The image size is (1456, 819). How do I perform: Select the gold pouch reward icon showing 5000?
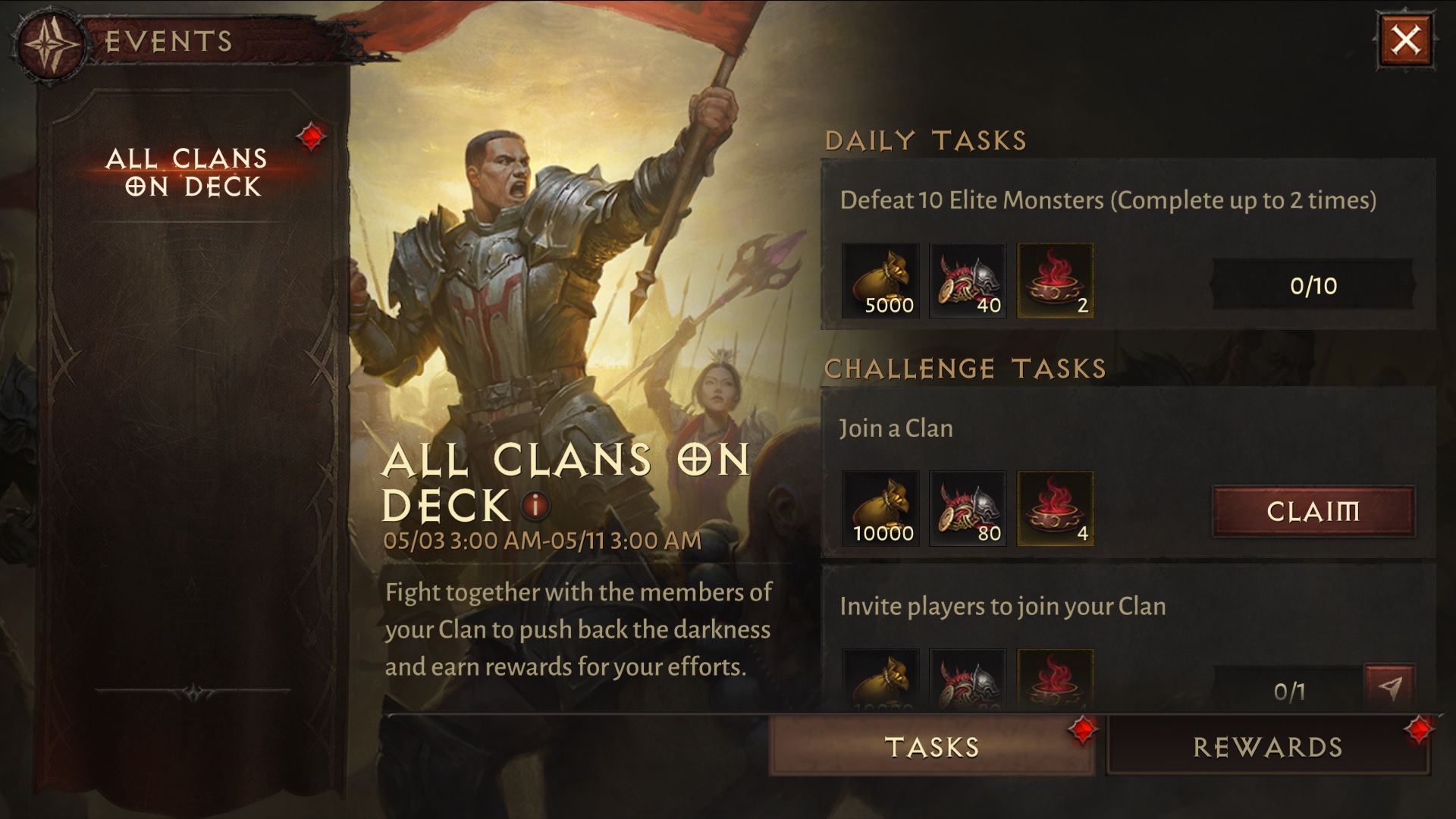pyautogui.click(x=880, y=281)
